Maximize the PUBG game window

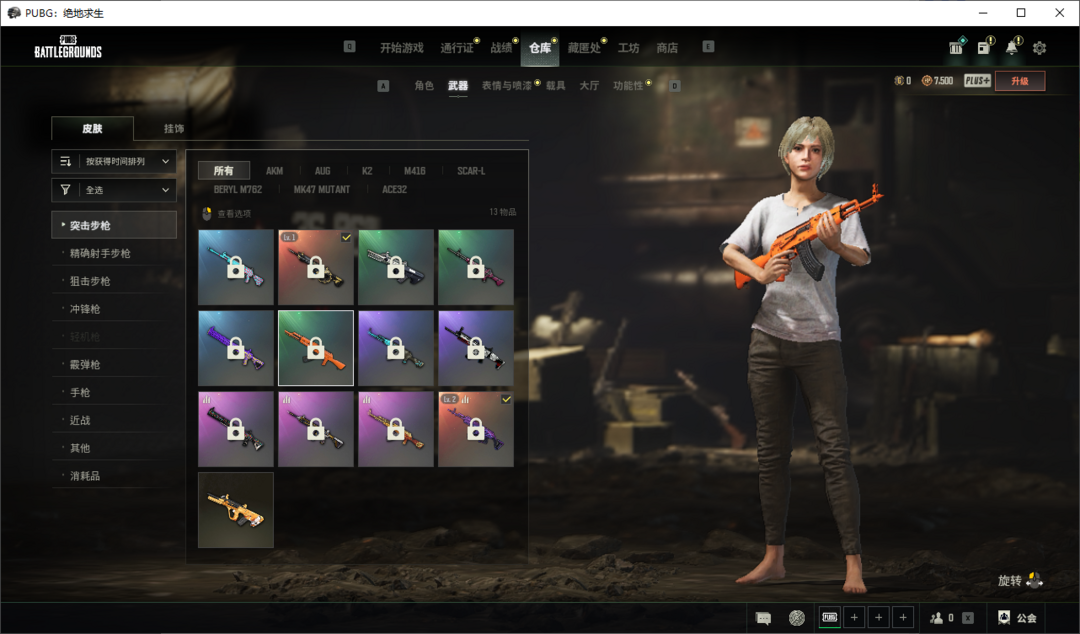click(x=1021, y=13)
